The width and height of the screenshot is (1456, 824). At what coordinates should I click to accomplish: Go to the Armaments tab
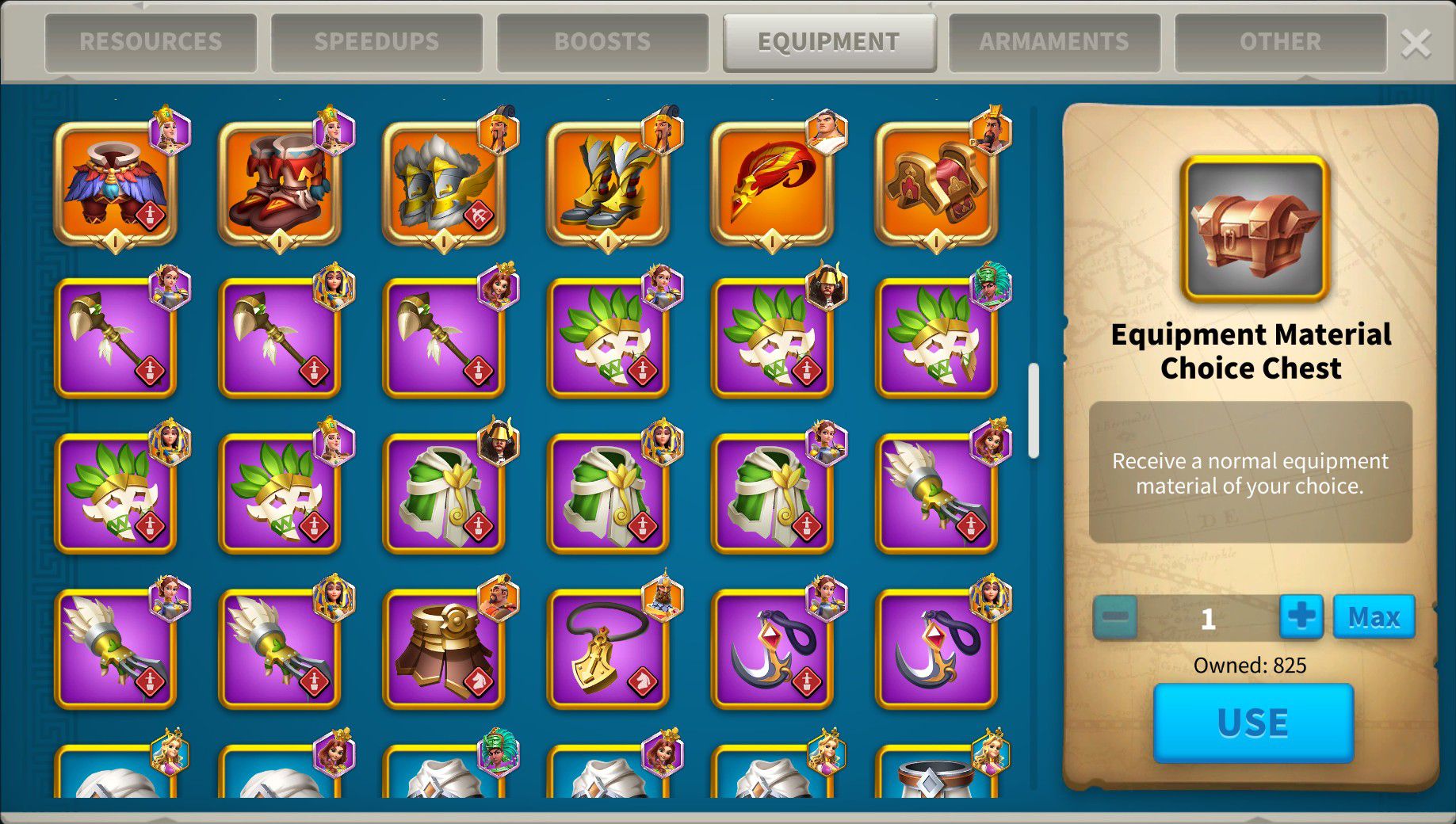1054,42
